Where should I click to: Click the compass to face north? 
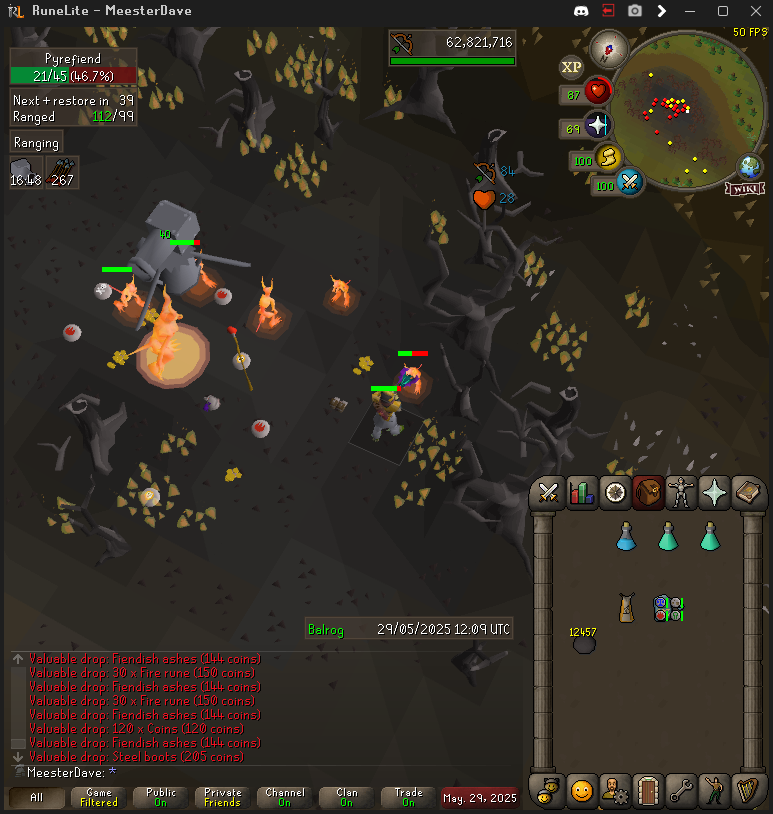pos(607,48)
